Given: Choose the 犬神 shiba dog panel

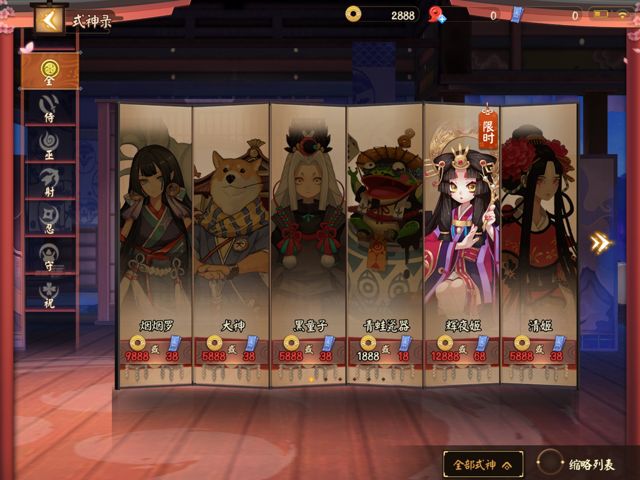Looking at the screenshot, I should (231, 240).
